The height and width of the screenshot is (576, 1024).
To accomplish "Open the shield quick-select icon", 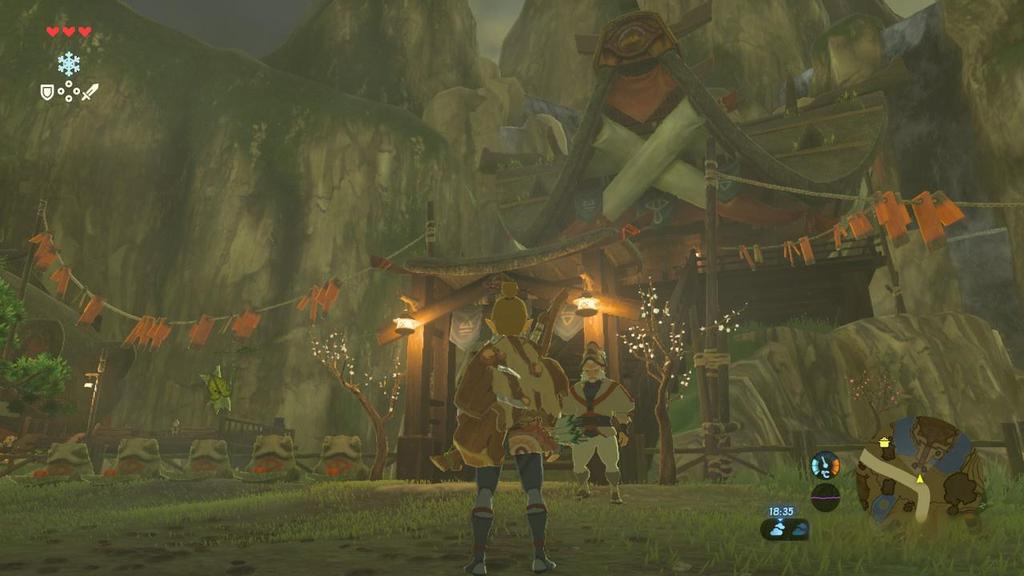I will pos(46,92).
